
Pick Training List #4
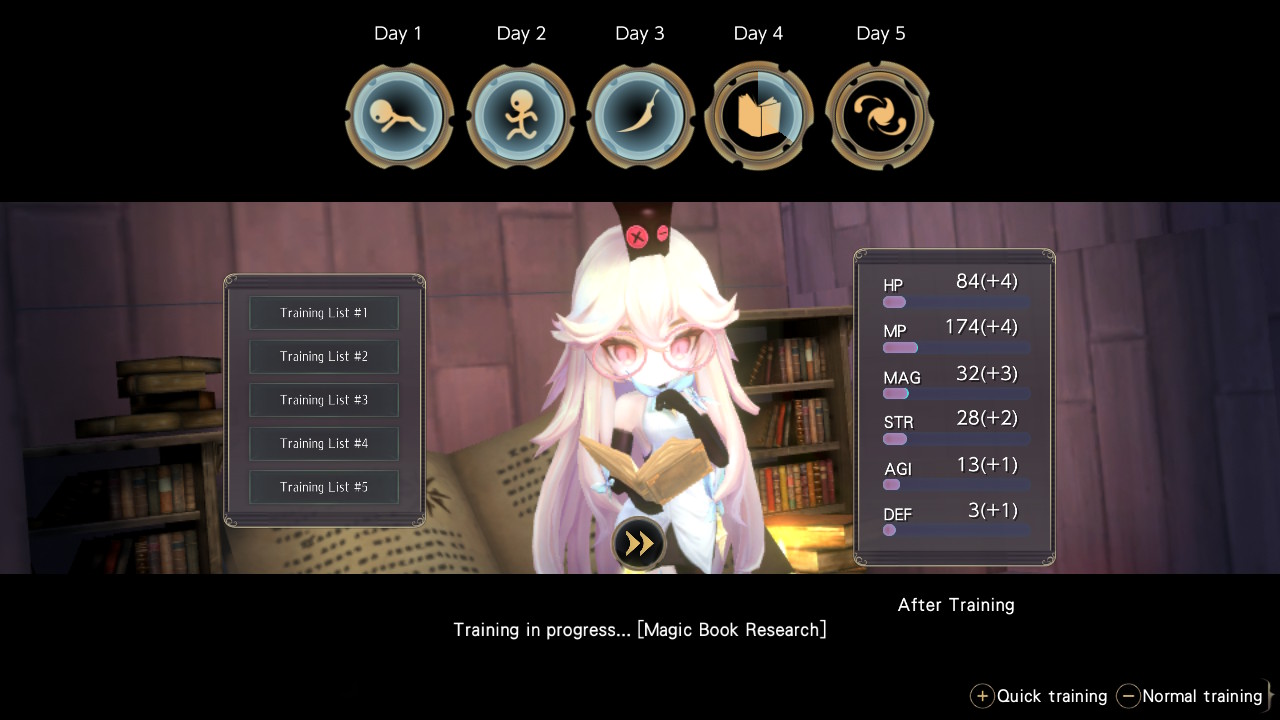pos(324,444)
